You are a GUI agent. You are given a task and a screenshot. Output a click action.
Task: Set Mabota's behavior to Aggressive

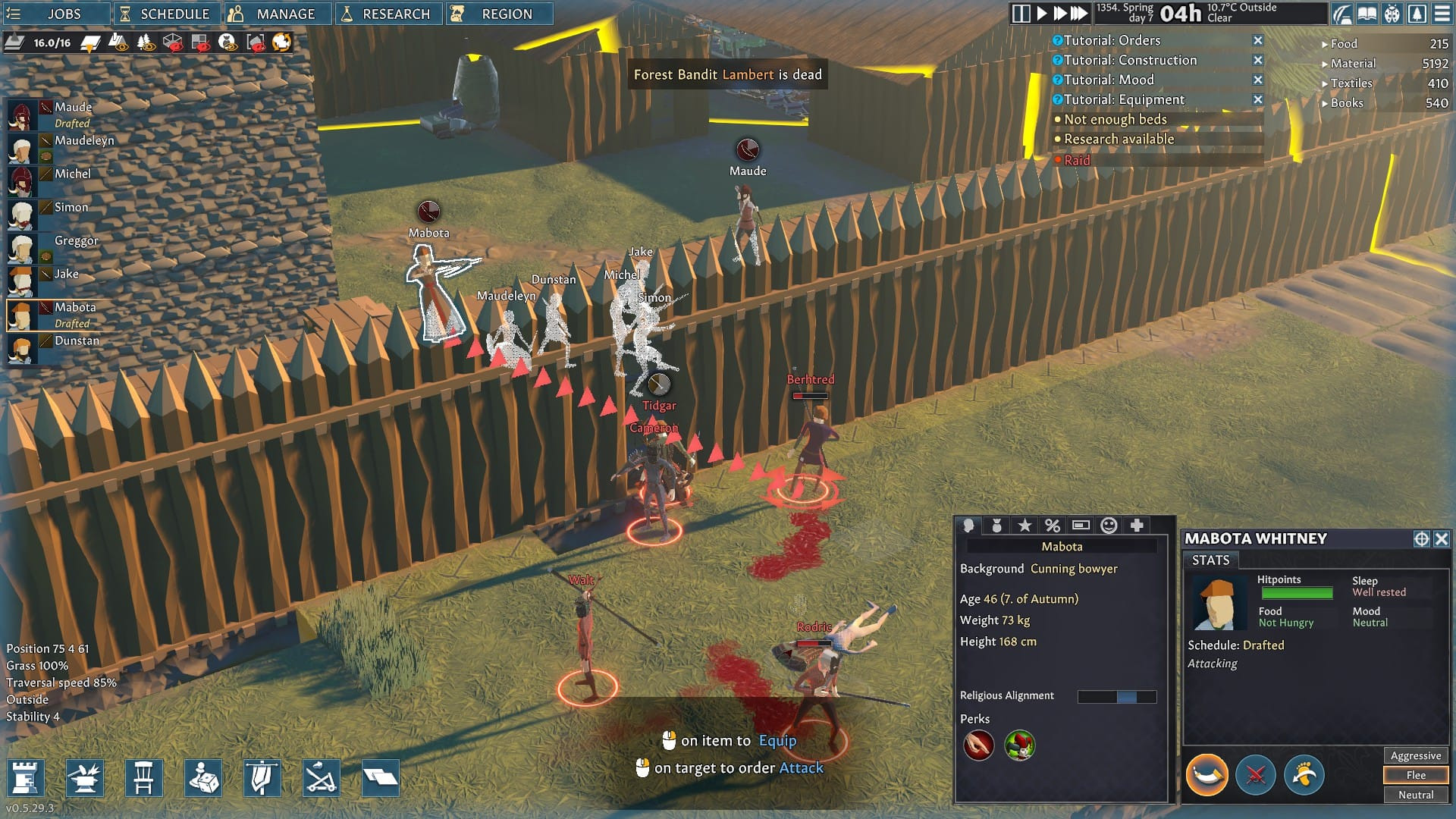pos(1415,755)
